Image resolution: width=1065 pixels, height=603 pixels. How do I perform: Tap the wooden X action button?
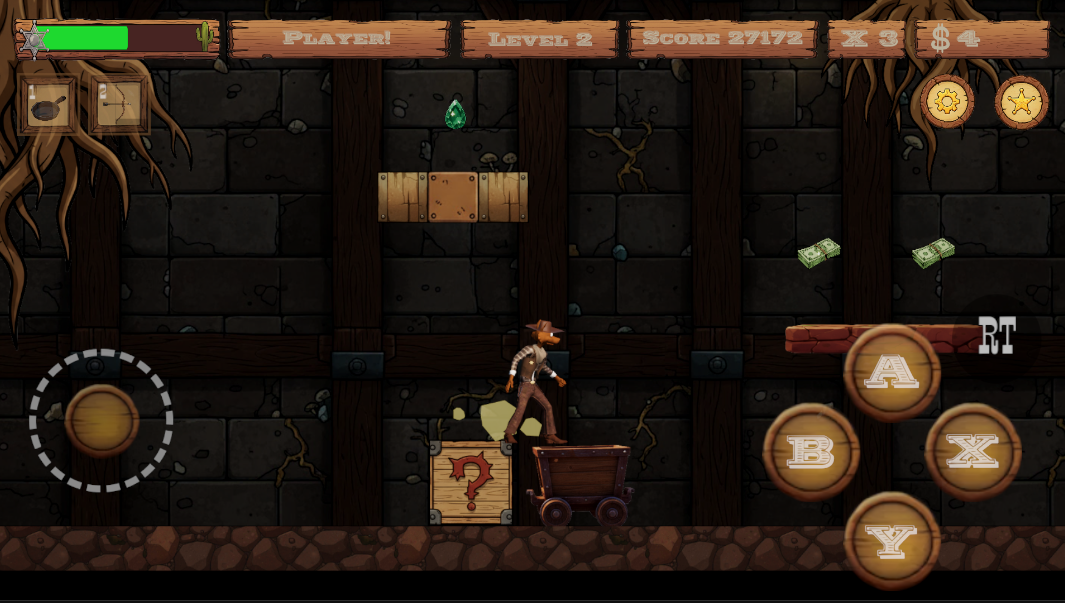click(973, 451)
